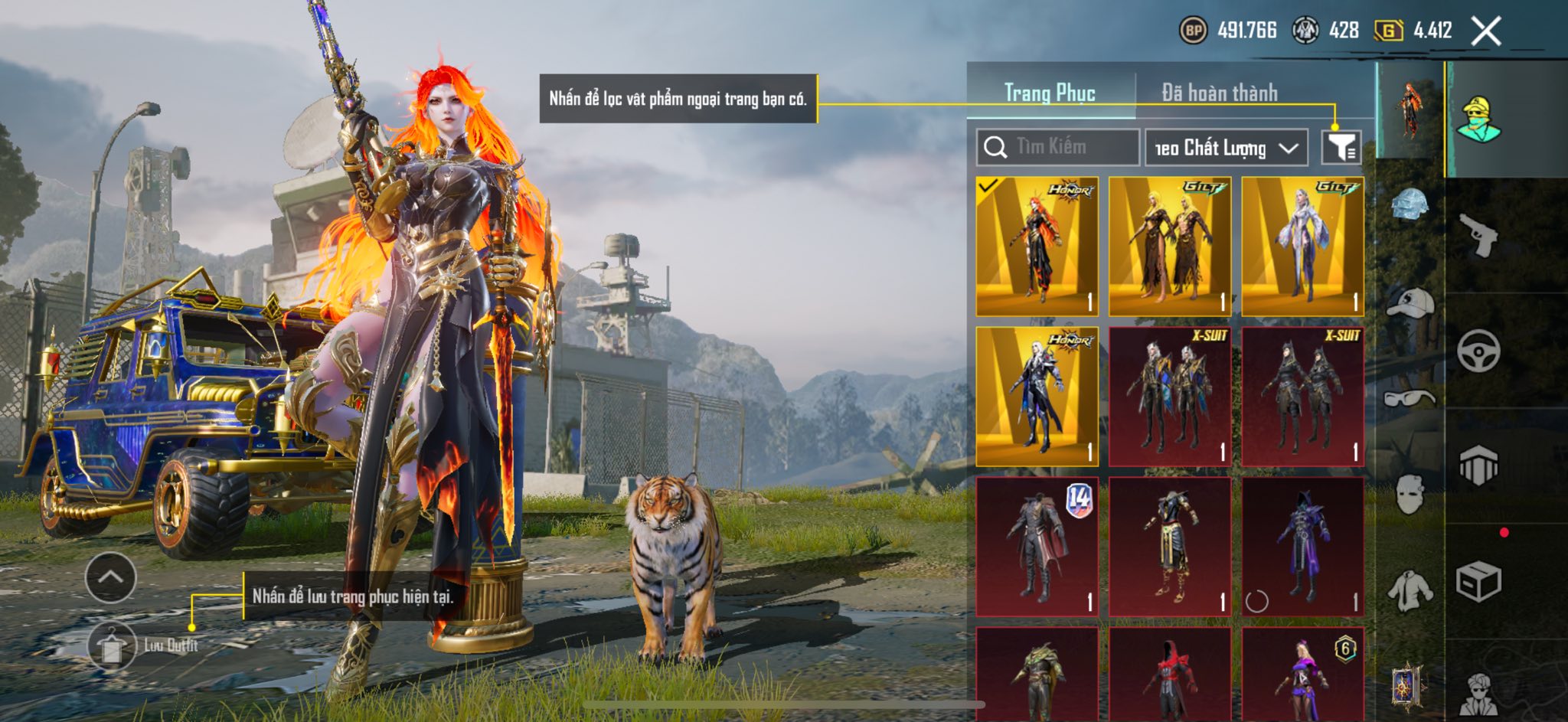Toggle the owned-items filter funnel icon
Viewport: 1568px width, 722px height.
[1341, 147]
